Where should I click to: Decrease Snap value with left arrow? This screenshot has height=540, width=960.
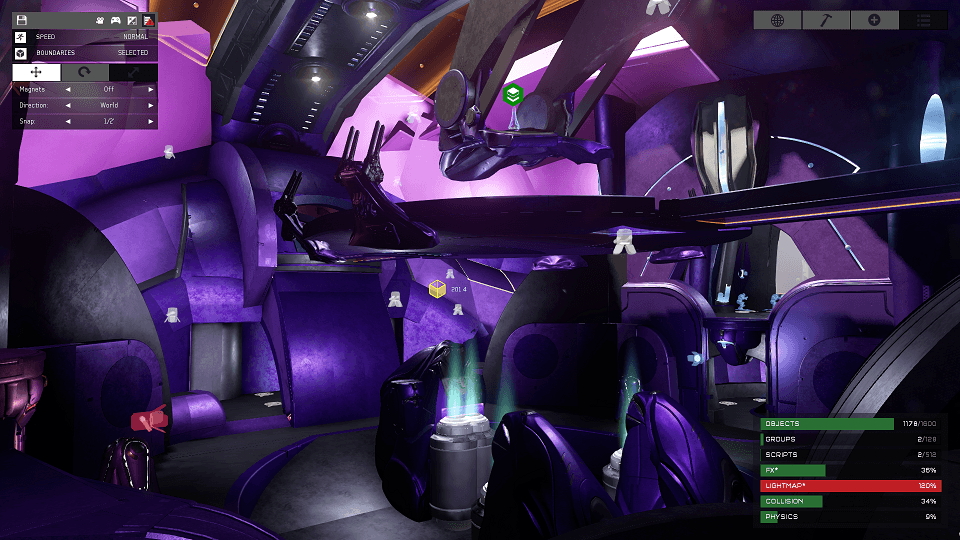click(68, 121)
